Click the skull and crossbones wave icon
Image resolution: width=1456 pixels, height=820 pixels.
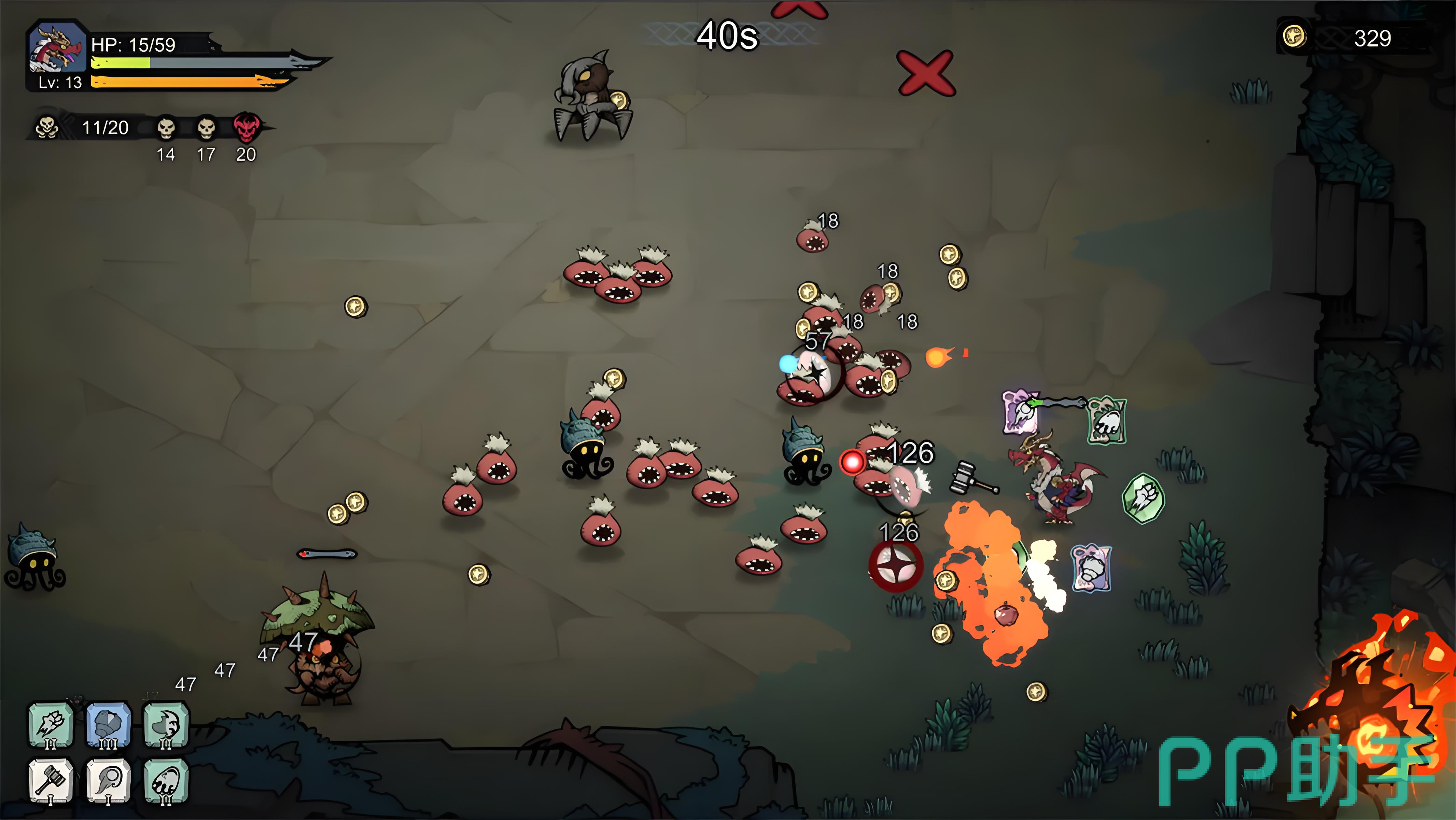[47, 127]
